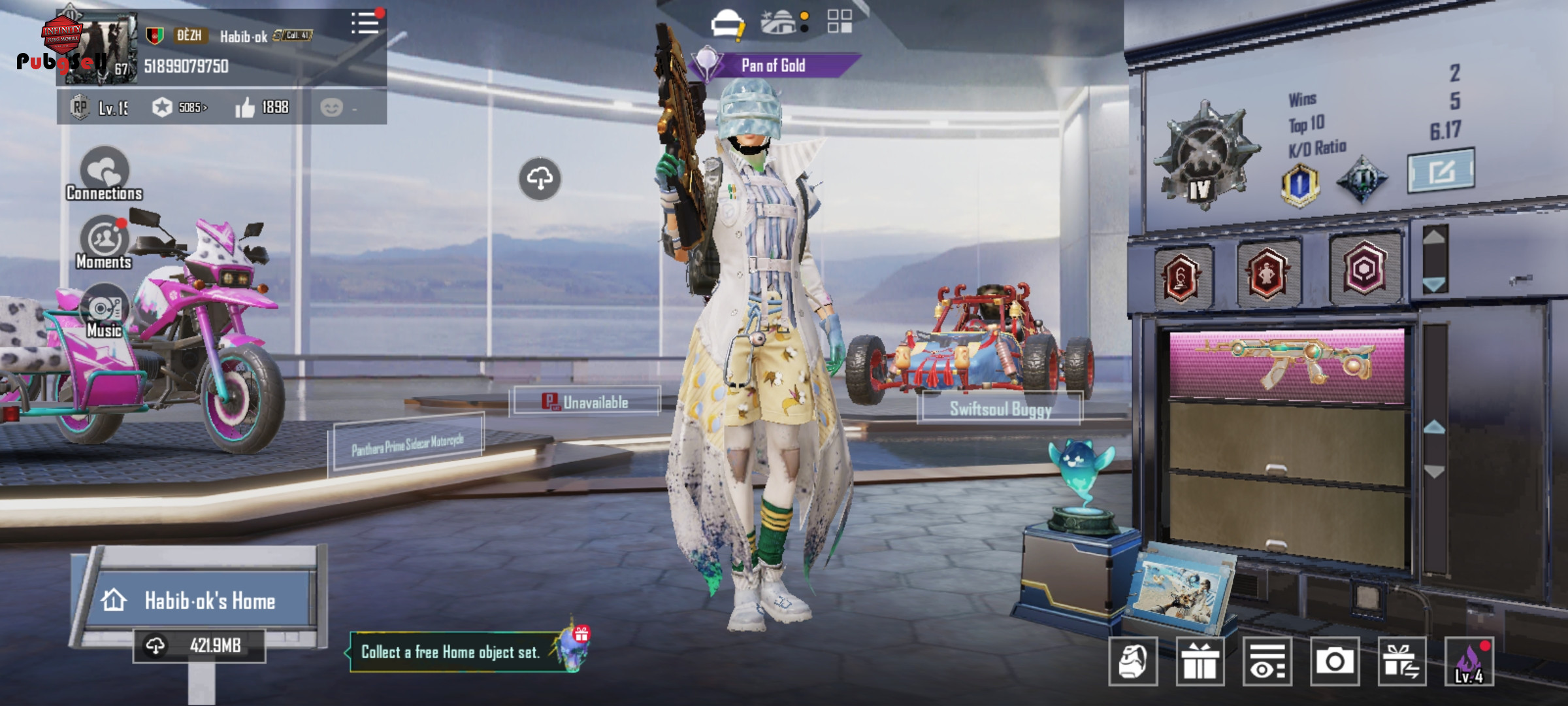Switch to the helmet outfit view
This screenshot has height=706, width=1568.
pos(727,23)
